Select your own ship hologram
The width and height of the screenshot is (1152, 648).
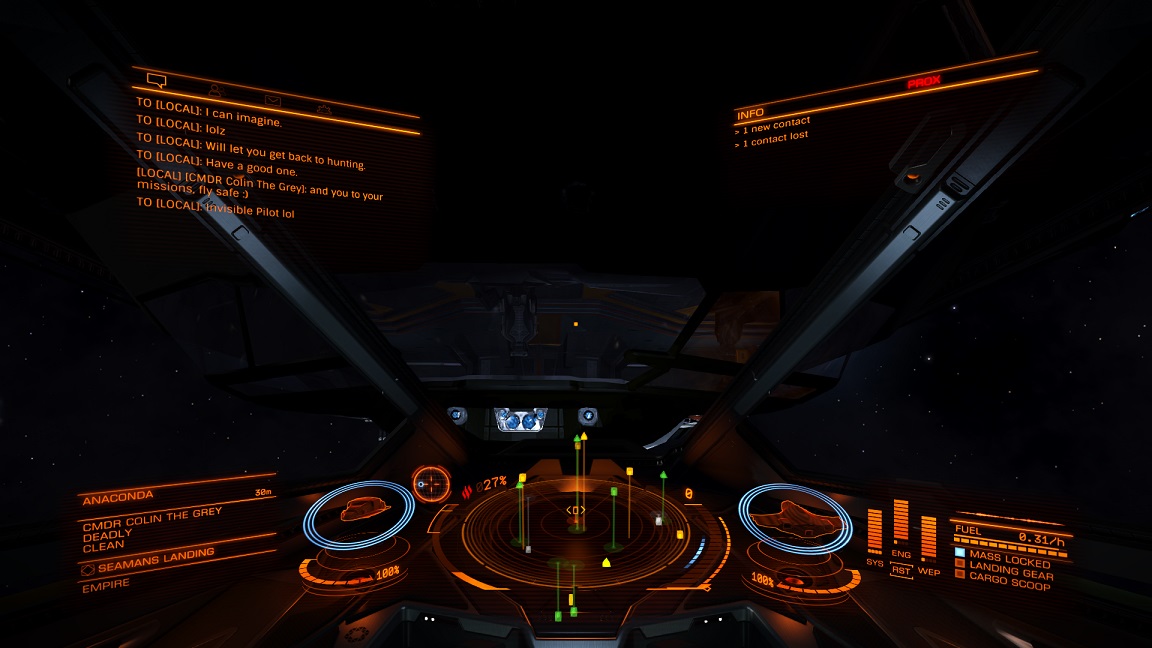pyautogui.click(x=794, y=517)
